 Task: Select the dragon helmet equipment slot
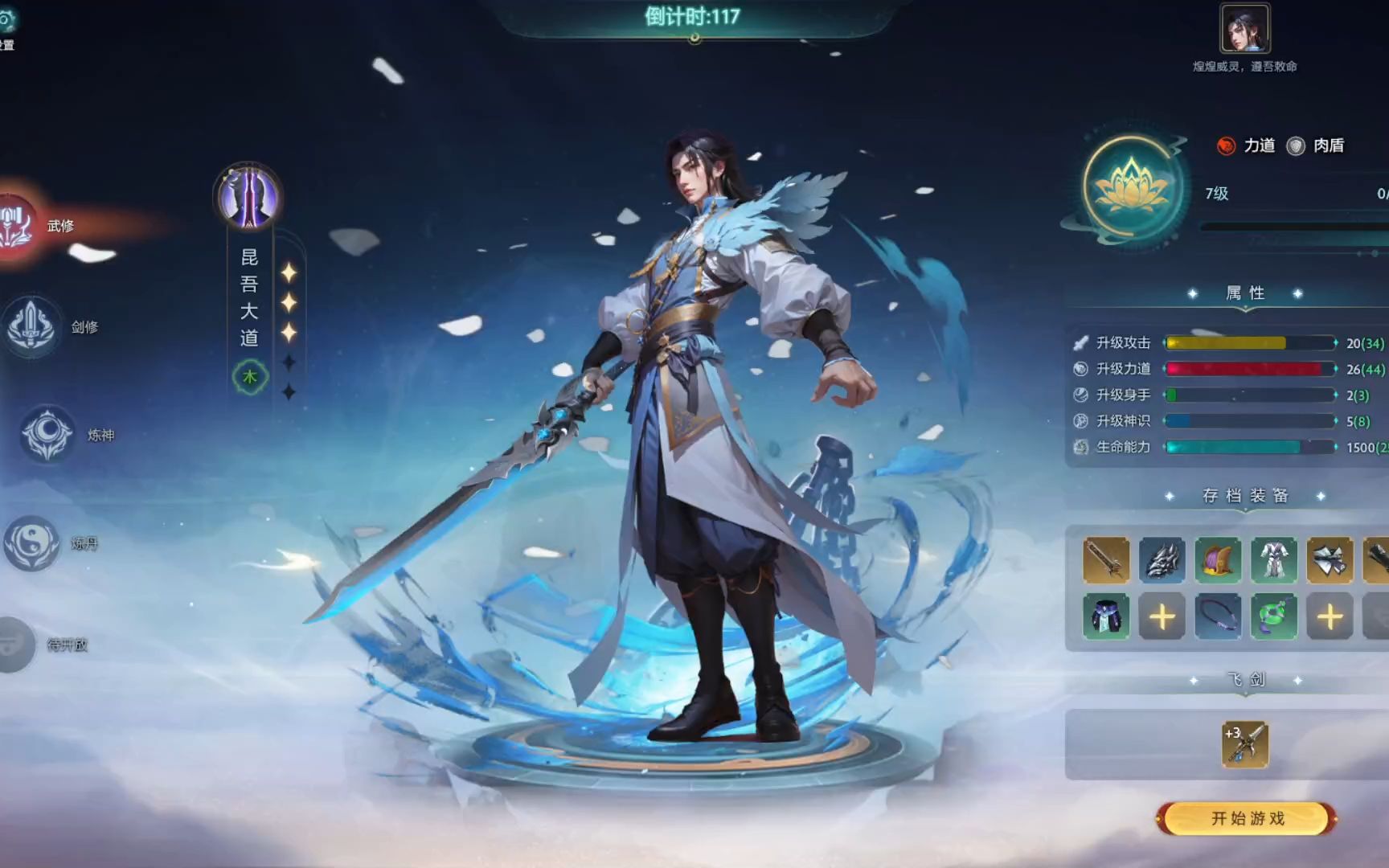1162,560
